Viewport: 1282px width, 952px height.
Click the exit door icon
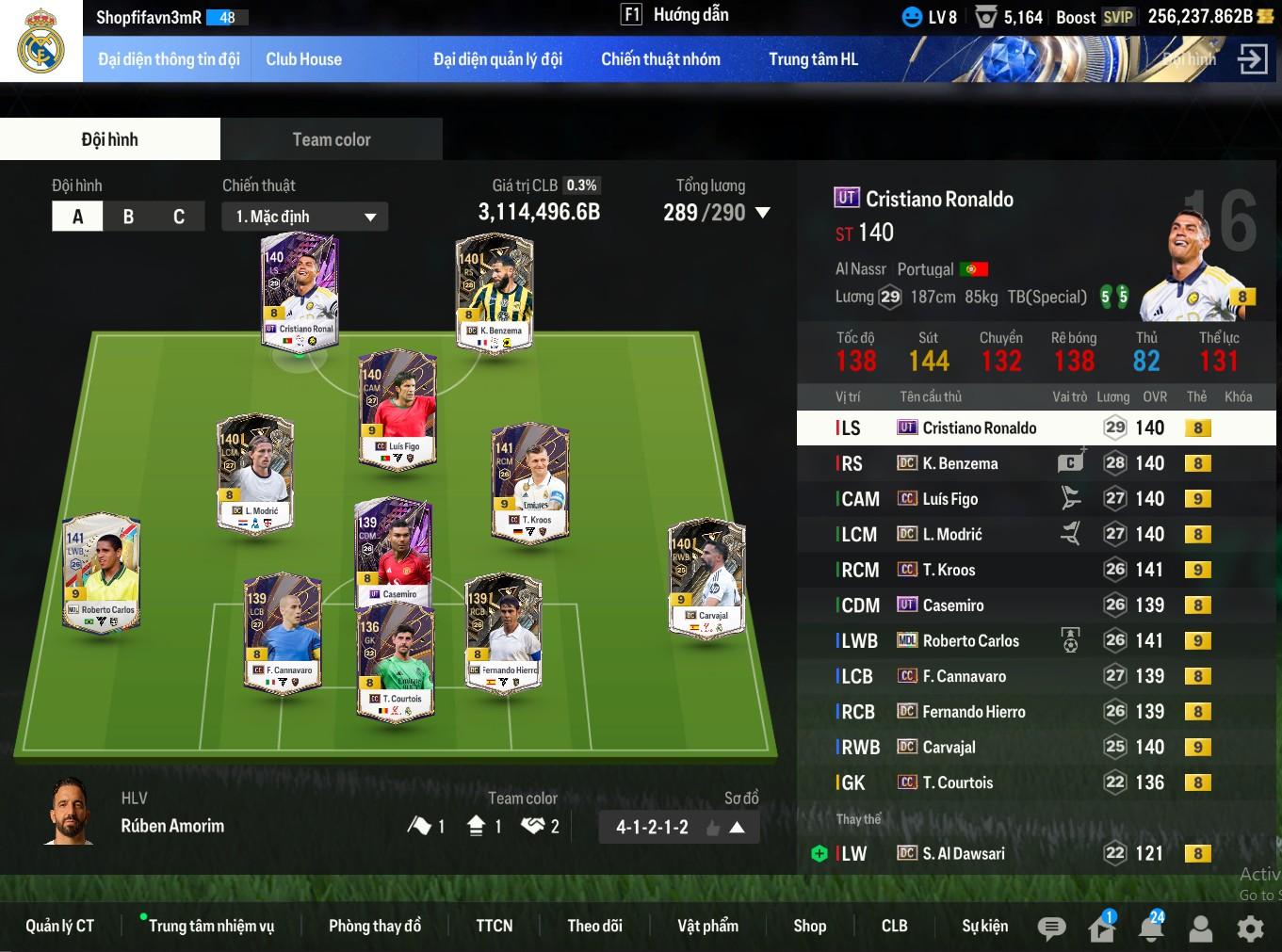pos(1252,59)
